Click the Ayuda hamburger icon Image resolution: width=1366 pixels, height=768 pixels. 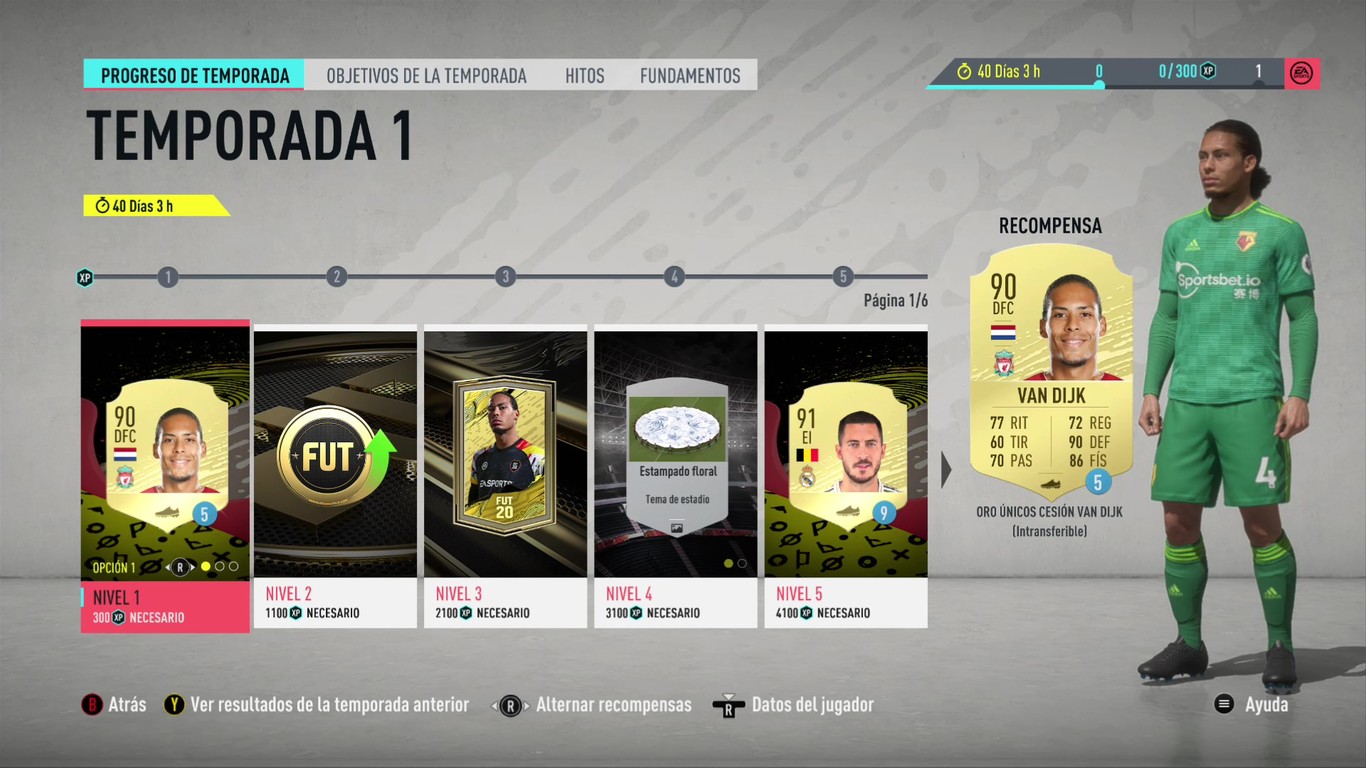[x=1223, y=704]
